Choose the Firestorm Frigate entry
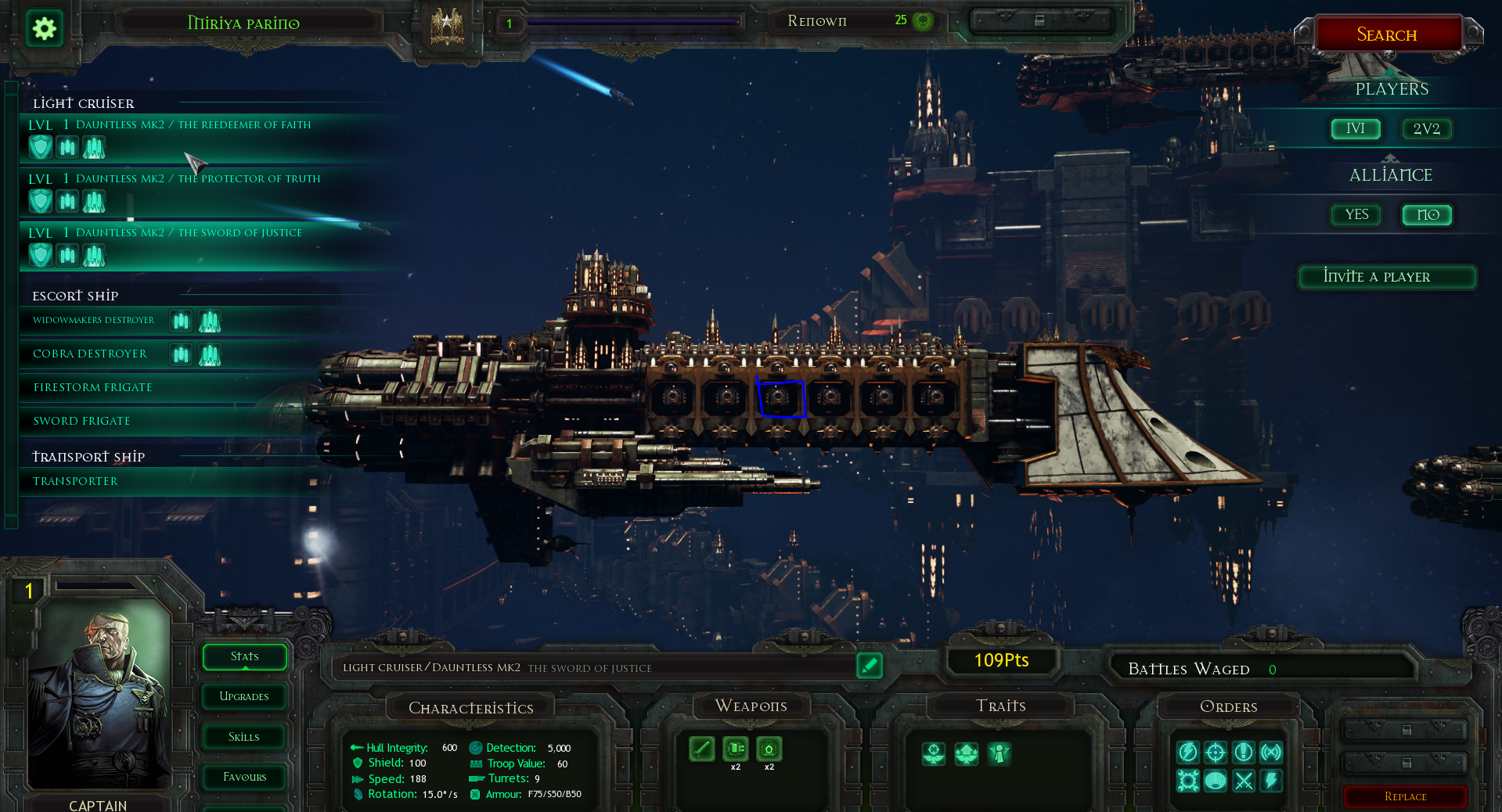This screenshot has width=1502, height=812. coord(93,388)
